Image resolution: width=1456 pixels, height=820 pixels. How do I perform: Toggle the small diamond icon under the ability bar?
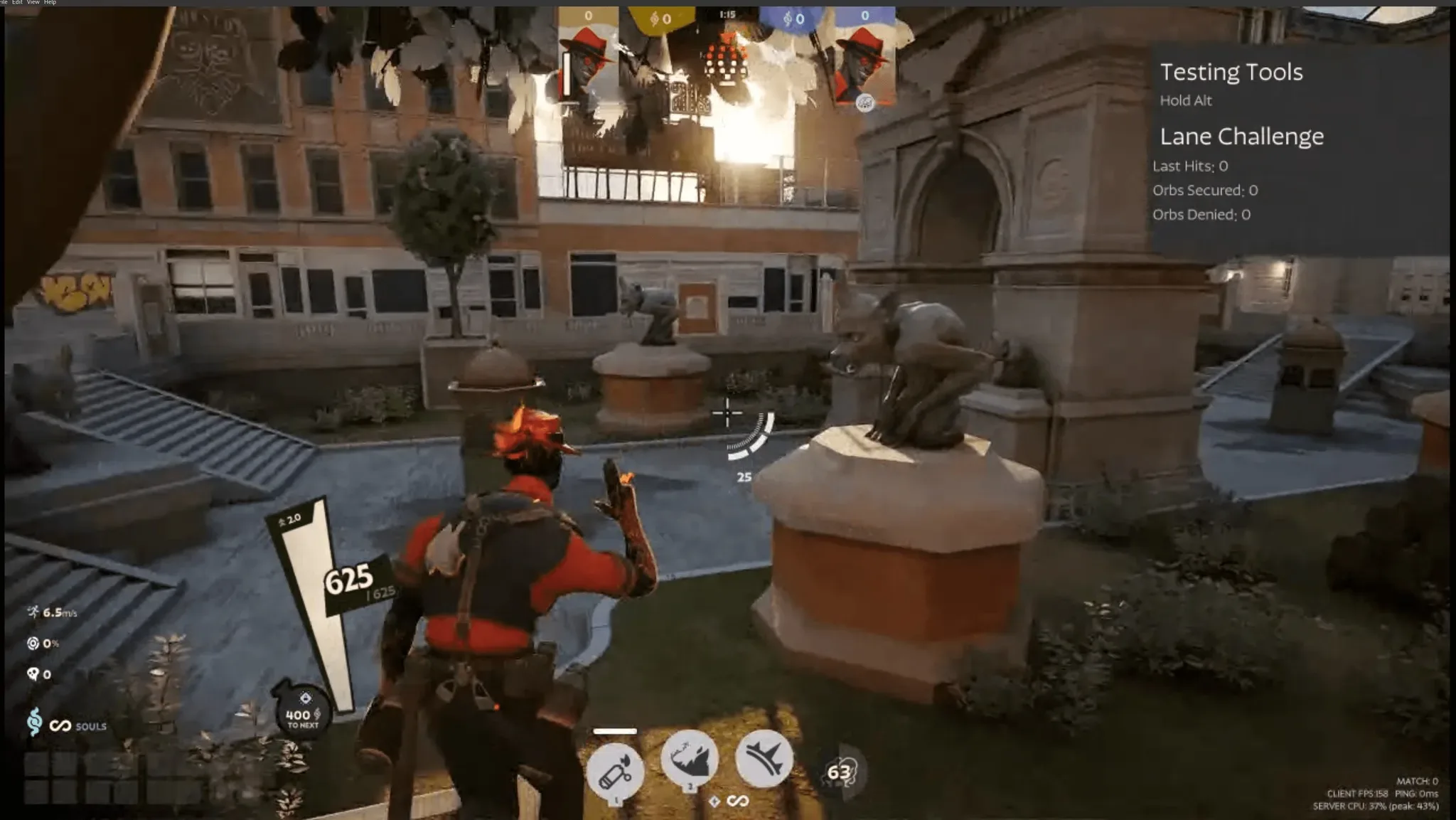tap(714, 800)
